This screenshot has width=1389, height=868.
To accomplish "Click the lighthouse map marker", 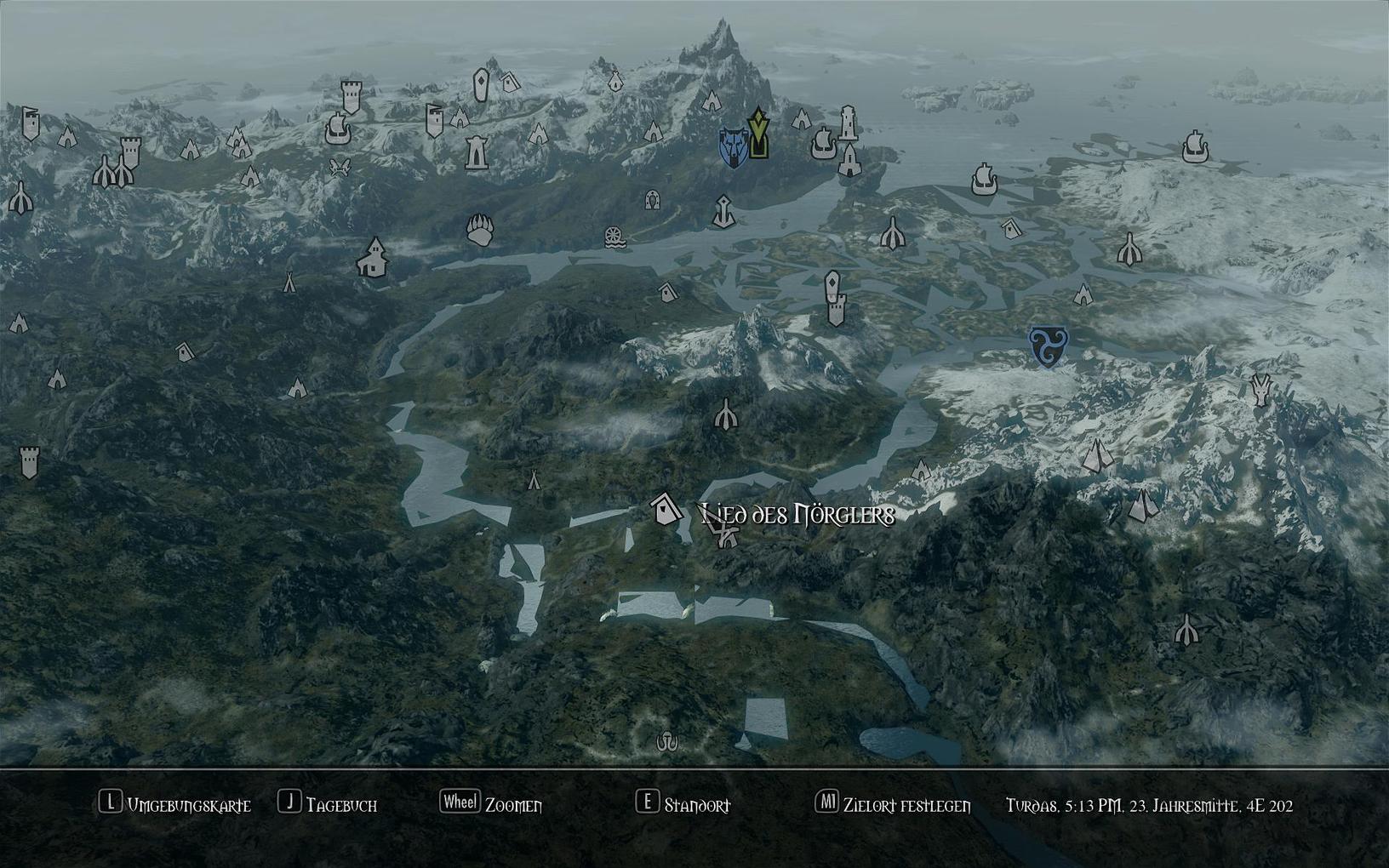I will point(848,123).
